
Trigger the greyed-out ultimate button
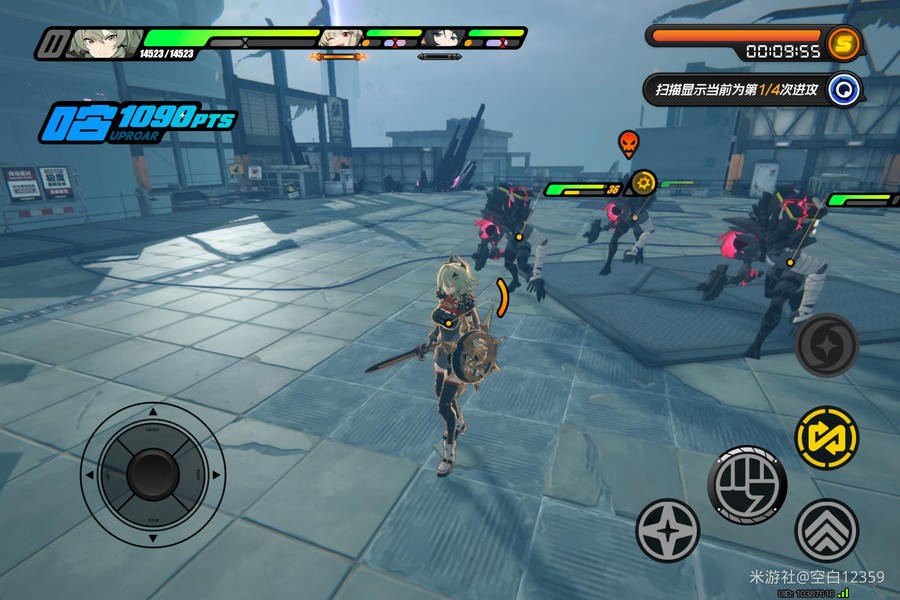coord(826,345)
